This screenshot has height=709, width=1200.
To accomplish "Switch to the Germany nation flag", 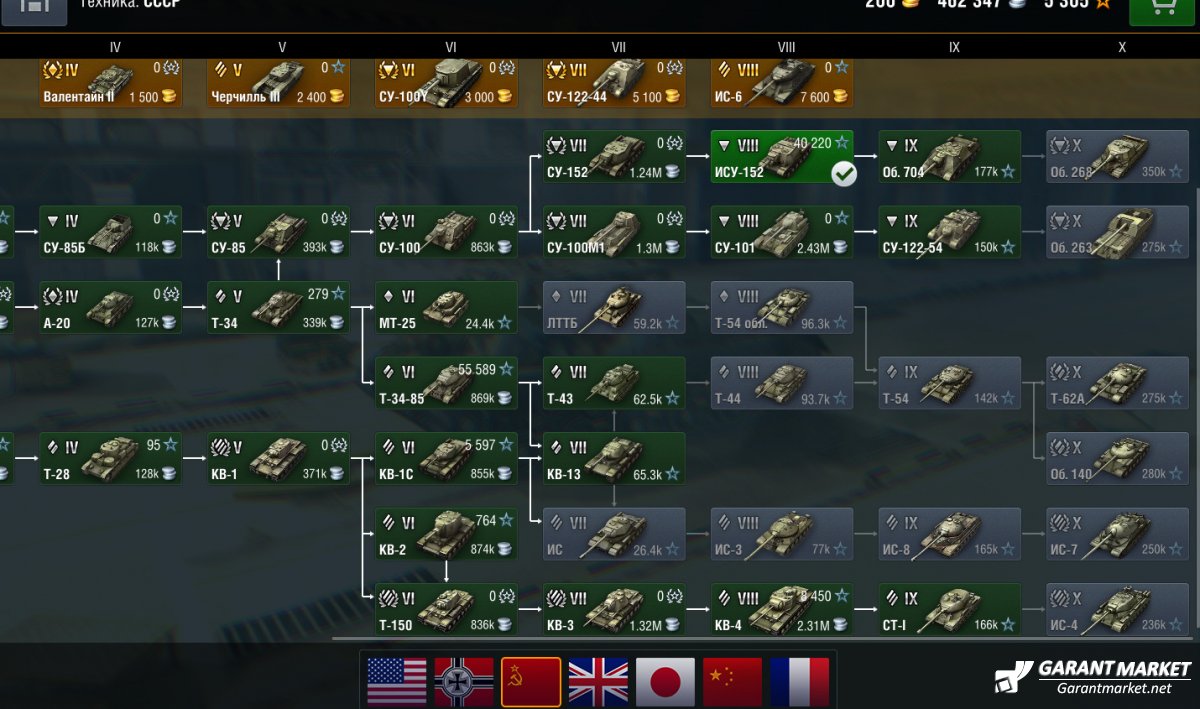I will 464,682.
